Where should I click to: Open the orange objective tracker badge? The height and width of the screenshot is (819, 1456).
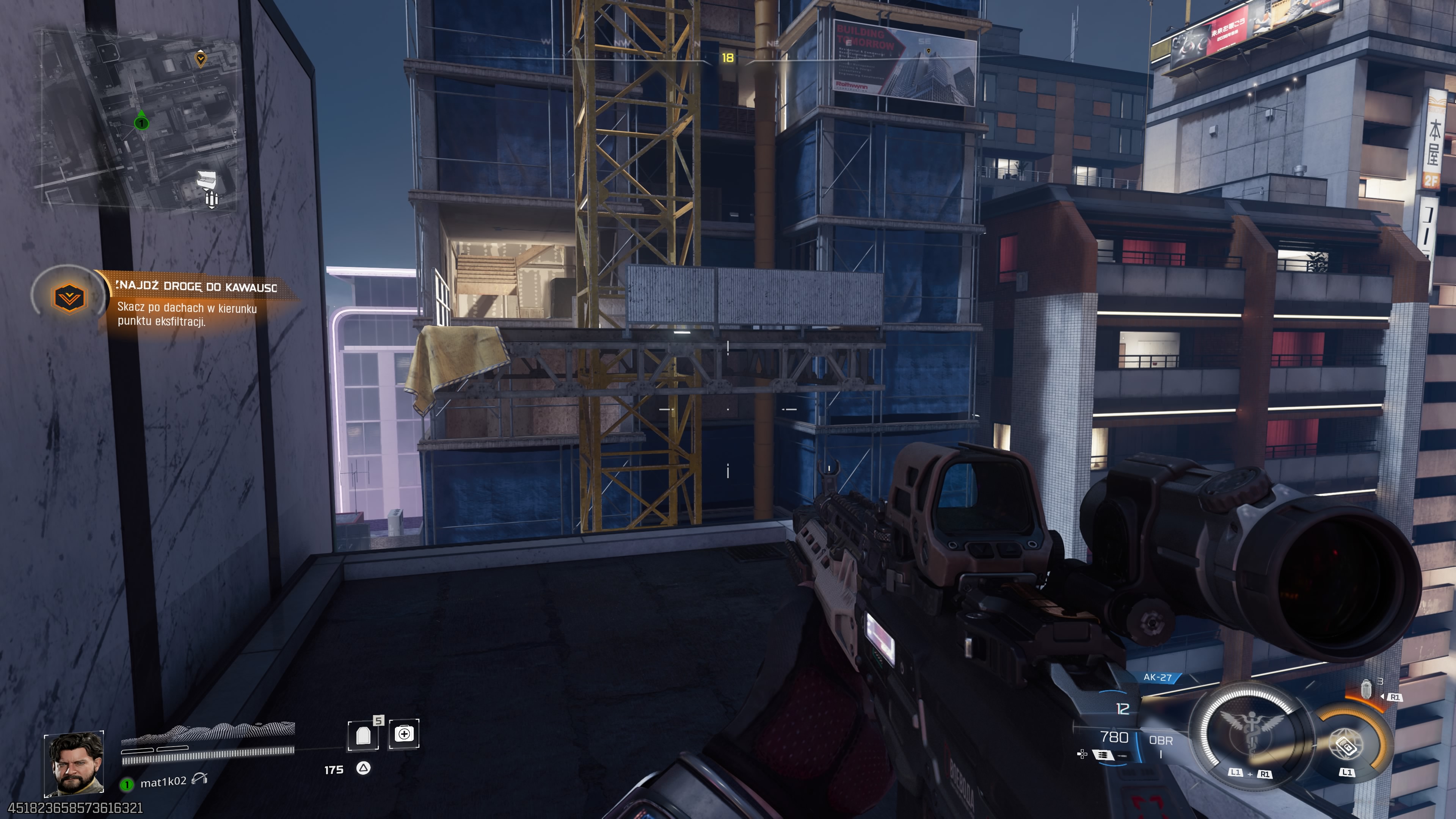pos(69,297)
